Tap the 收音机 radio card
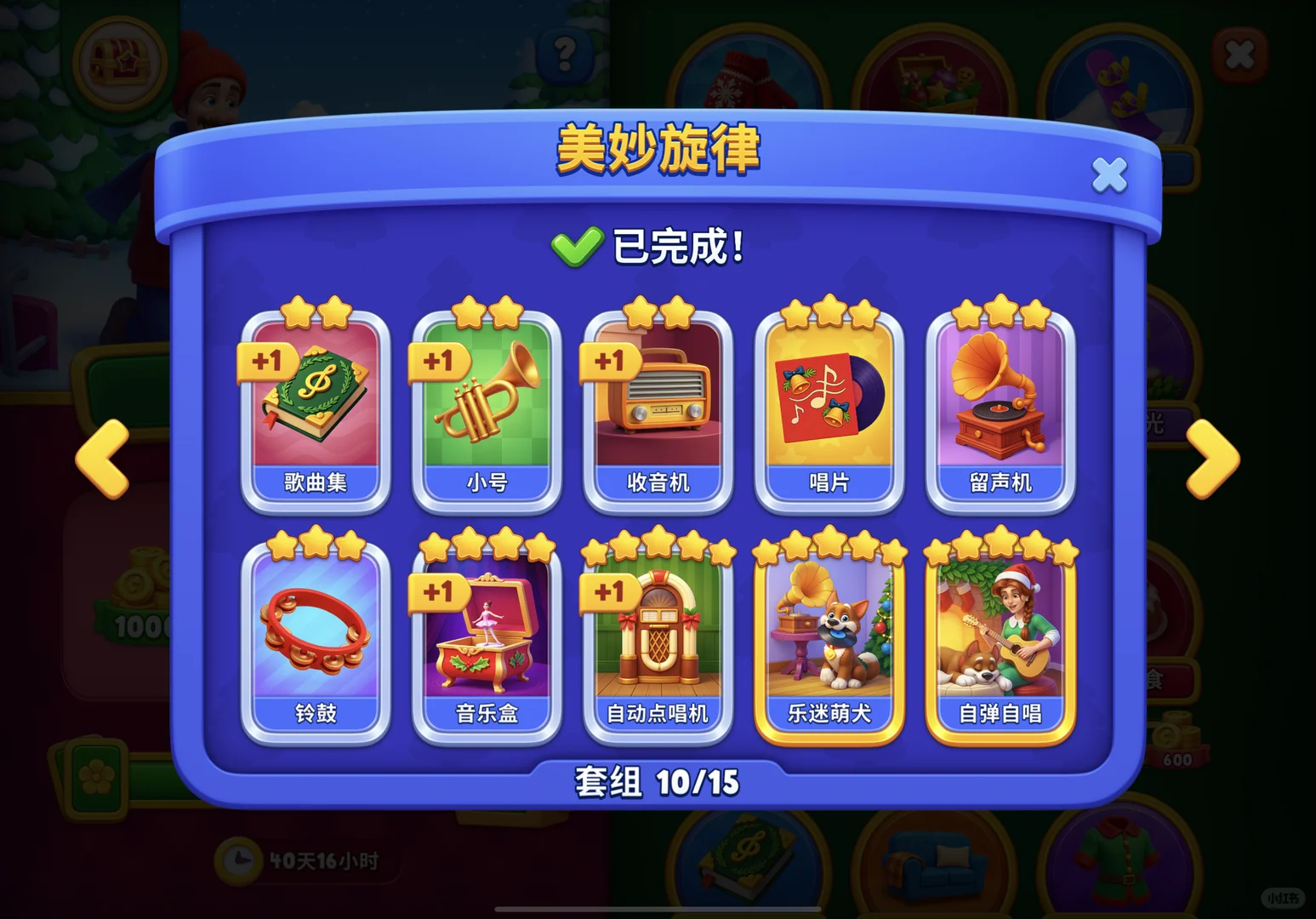Image resolution: width=1316 pixels, height=919 pixels. click(x=659, y=408)
